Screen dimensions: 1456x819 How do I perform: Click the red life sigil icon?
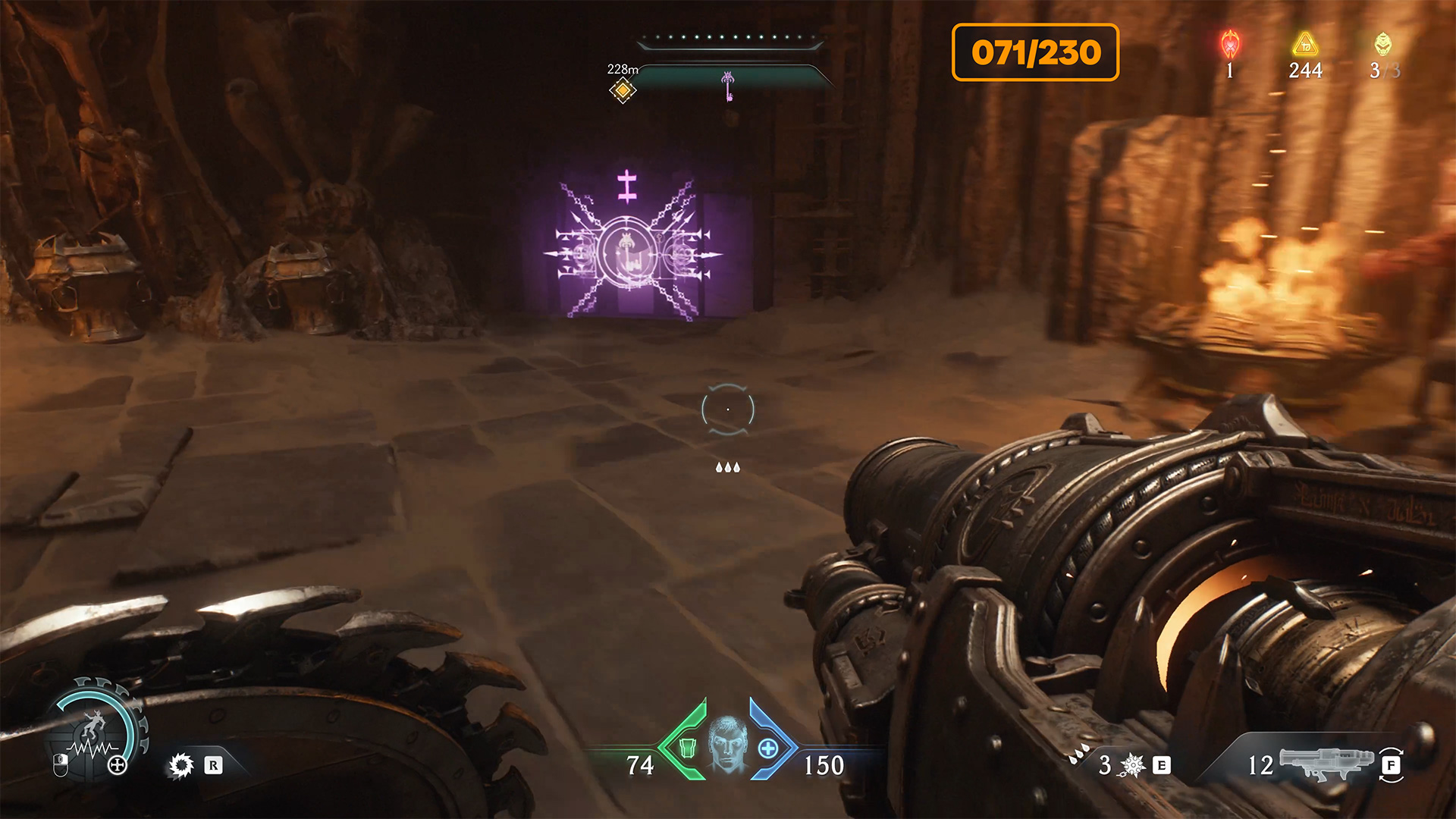[1230, 45]
